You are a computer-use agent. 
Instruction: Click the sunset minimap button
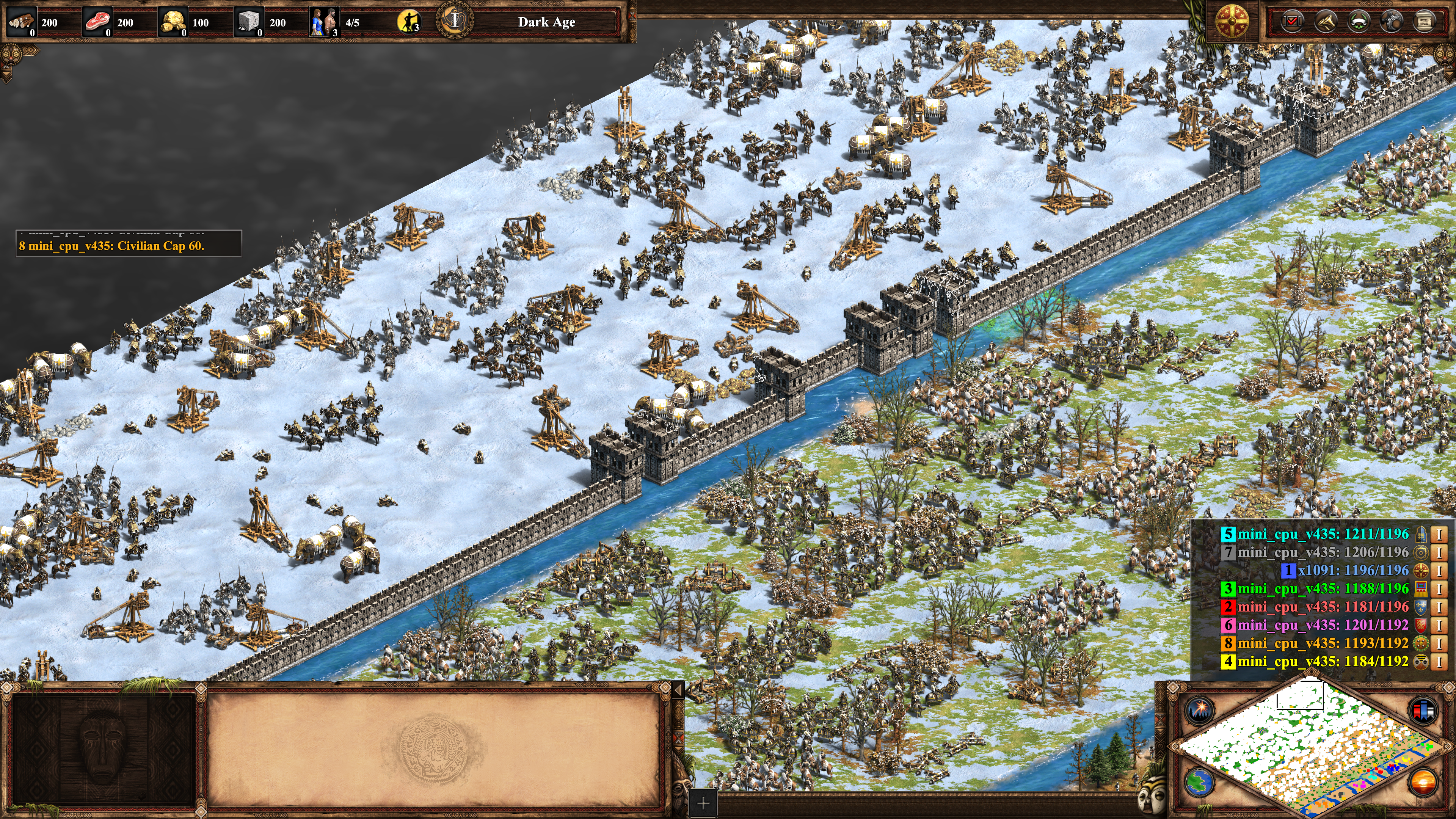tap(1423, 782)
